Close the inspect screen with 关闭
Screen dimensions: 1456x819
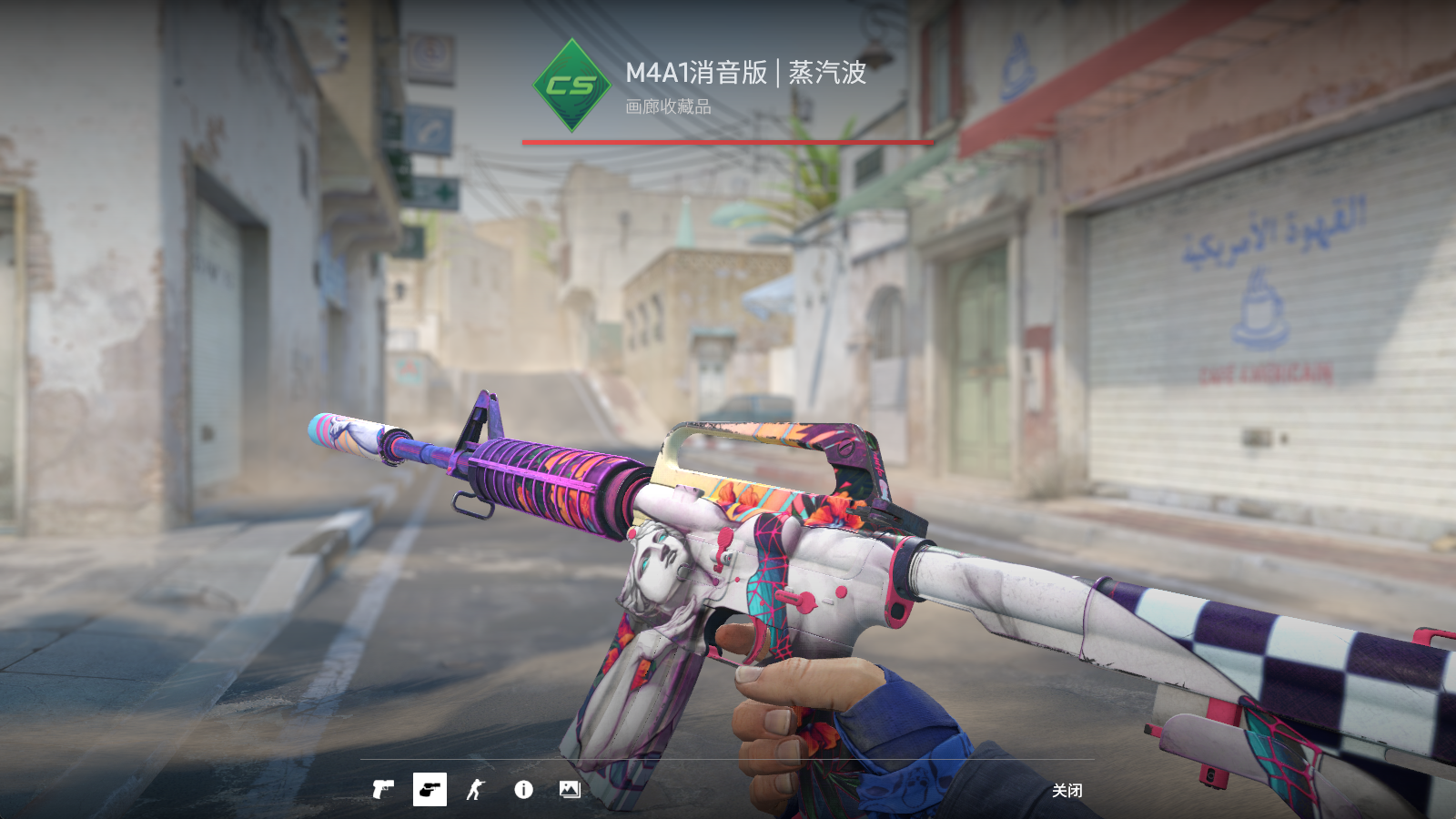tap(1067, 790)
